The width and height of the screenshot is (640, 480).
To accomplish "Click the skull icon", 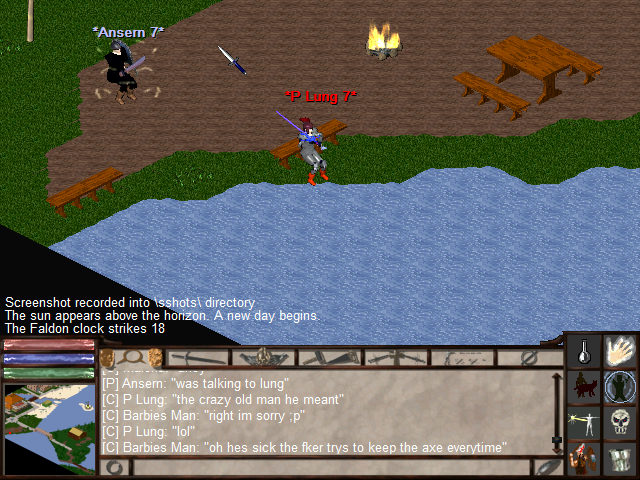I will click(620, 421).
